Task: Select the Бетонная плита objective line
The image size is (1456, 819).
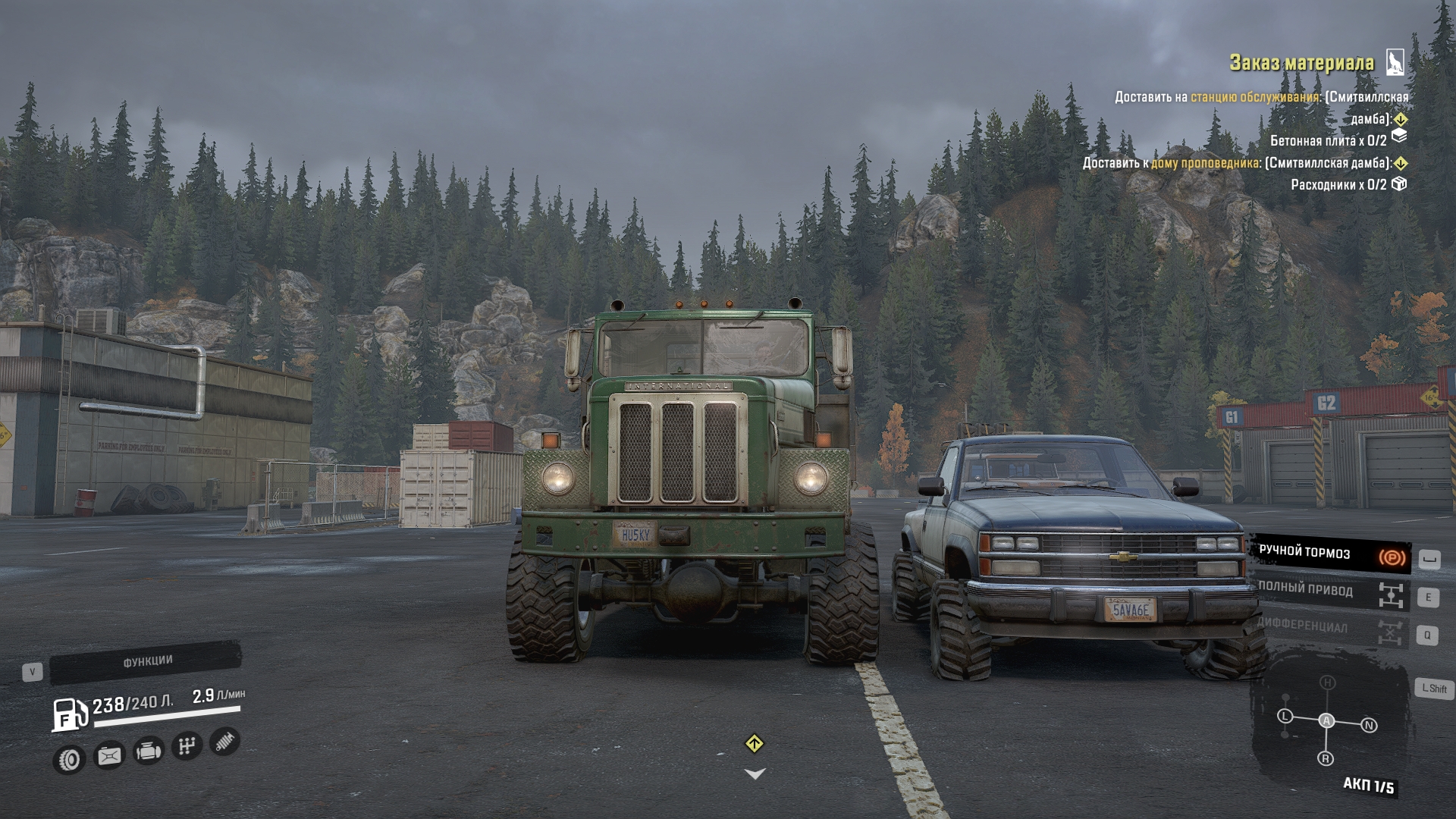Action: pyautogui.click(x=1329, y=140)
